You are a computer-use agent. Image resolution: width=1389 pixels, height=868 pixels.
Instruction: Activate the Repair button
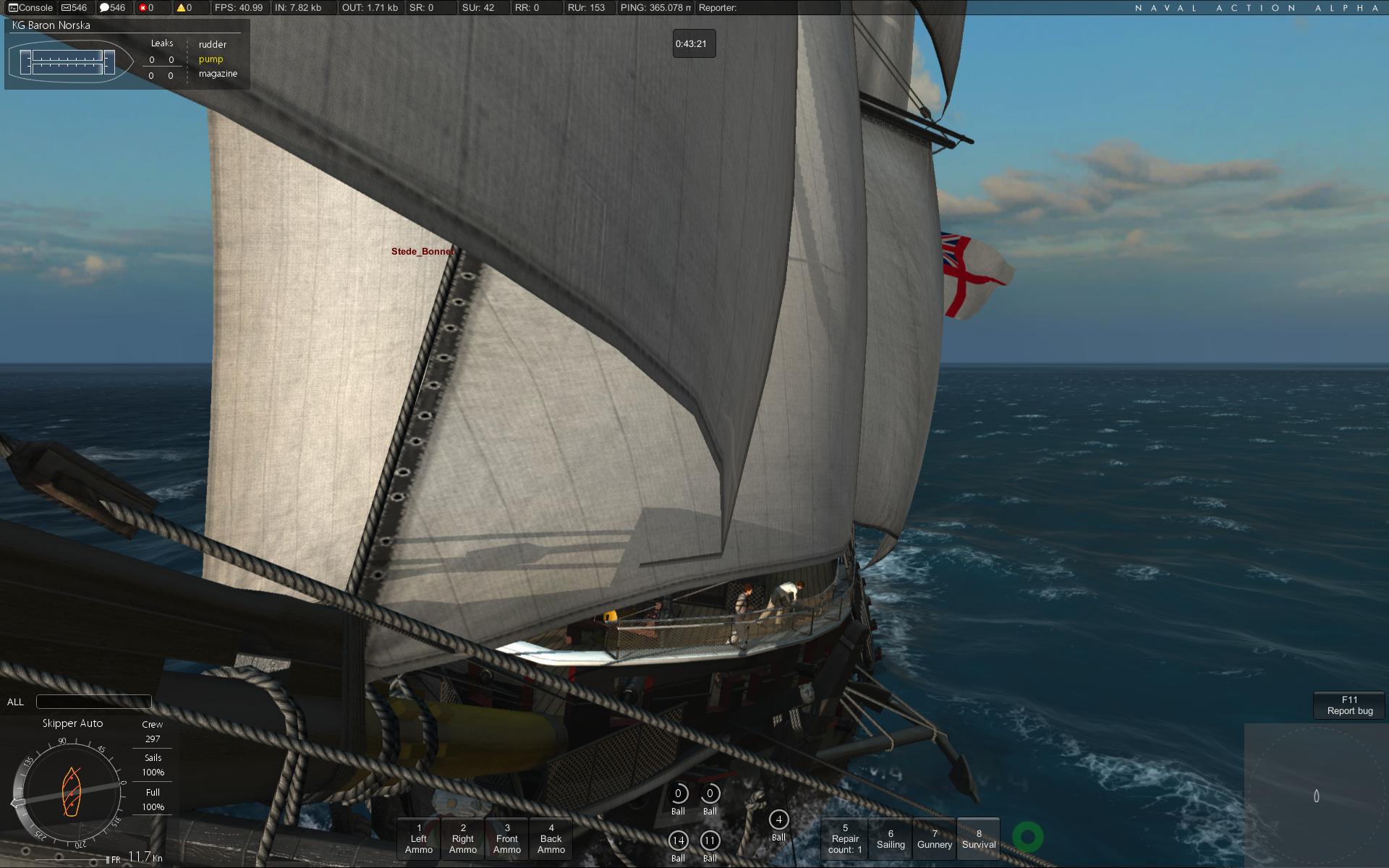845,839
